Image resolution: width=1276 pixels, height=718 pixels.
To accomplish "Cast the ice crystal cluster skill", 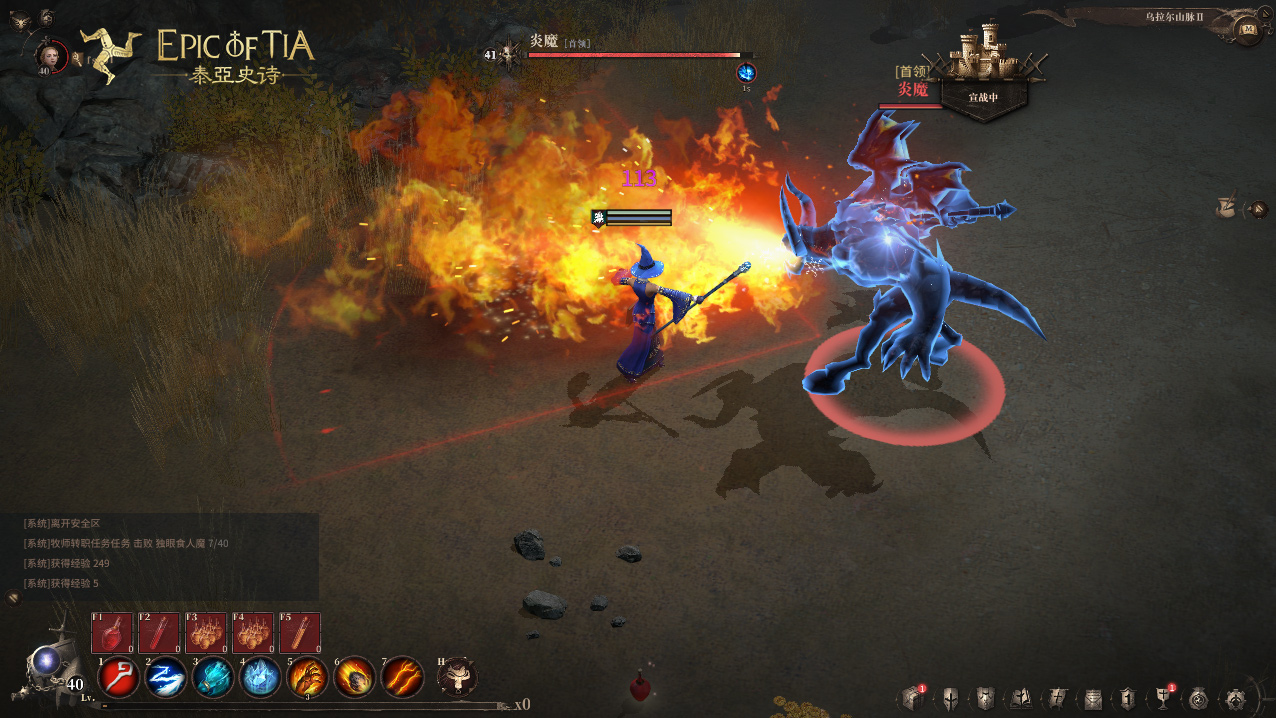I will (x=260, y=678).
